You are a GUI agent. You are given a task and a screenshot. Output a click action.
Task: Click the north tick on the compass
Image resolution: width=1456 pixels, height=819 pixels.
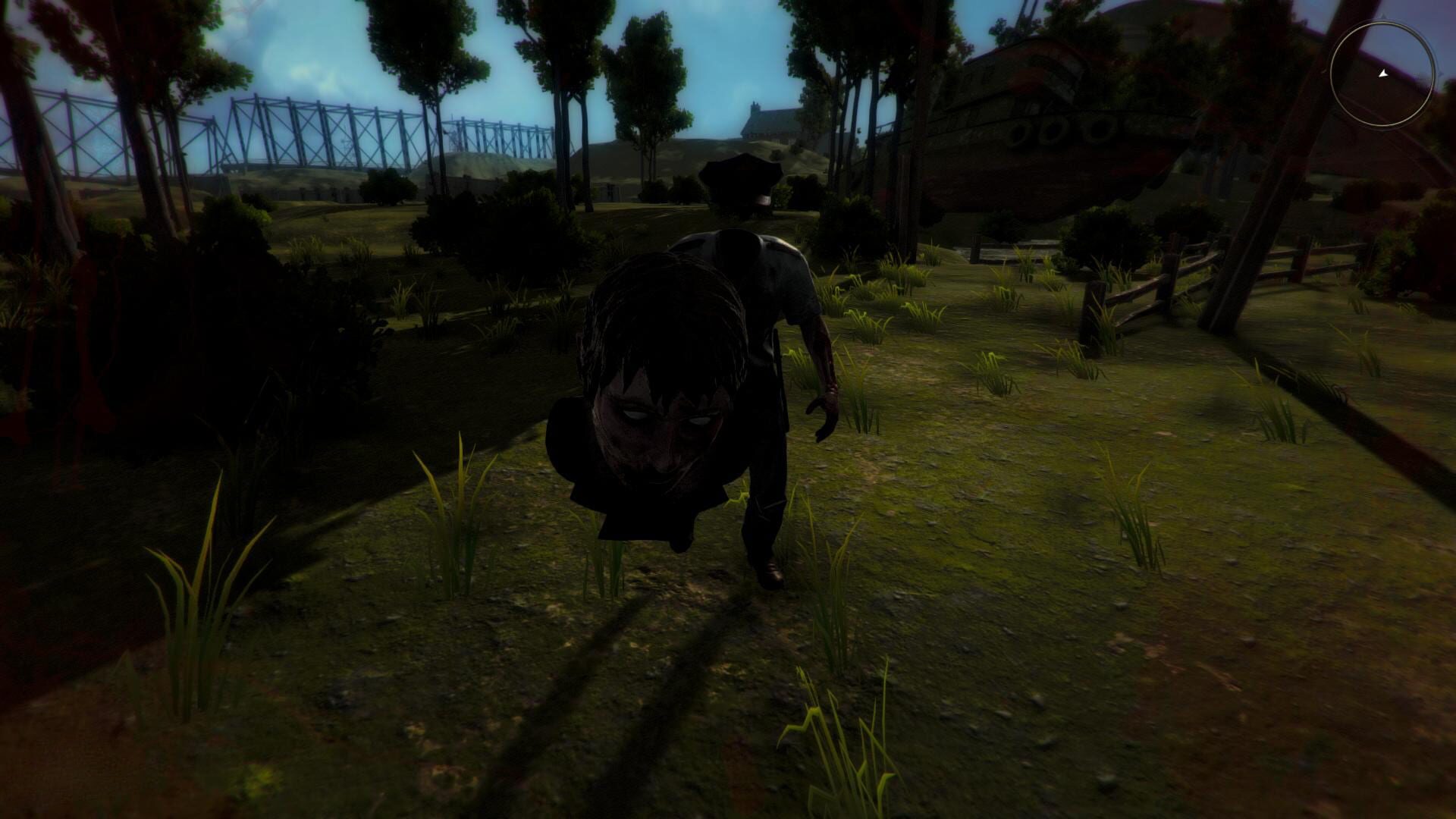(x=1384, y=17)
